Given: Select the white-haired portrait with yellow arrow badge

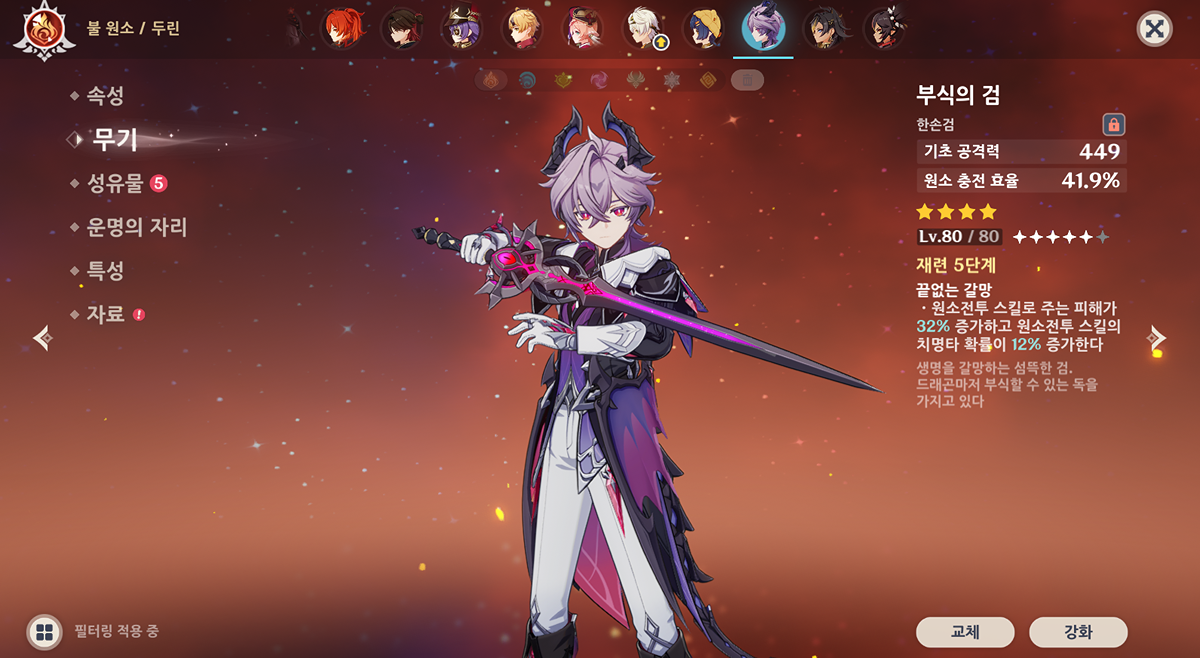Looking at the screenshot, I should coord(643,29).
